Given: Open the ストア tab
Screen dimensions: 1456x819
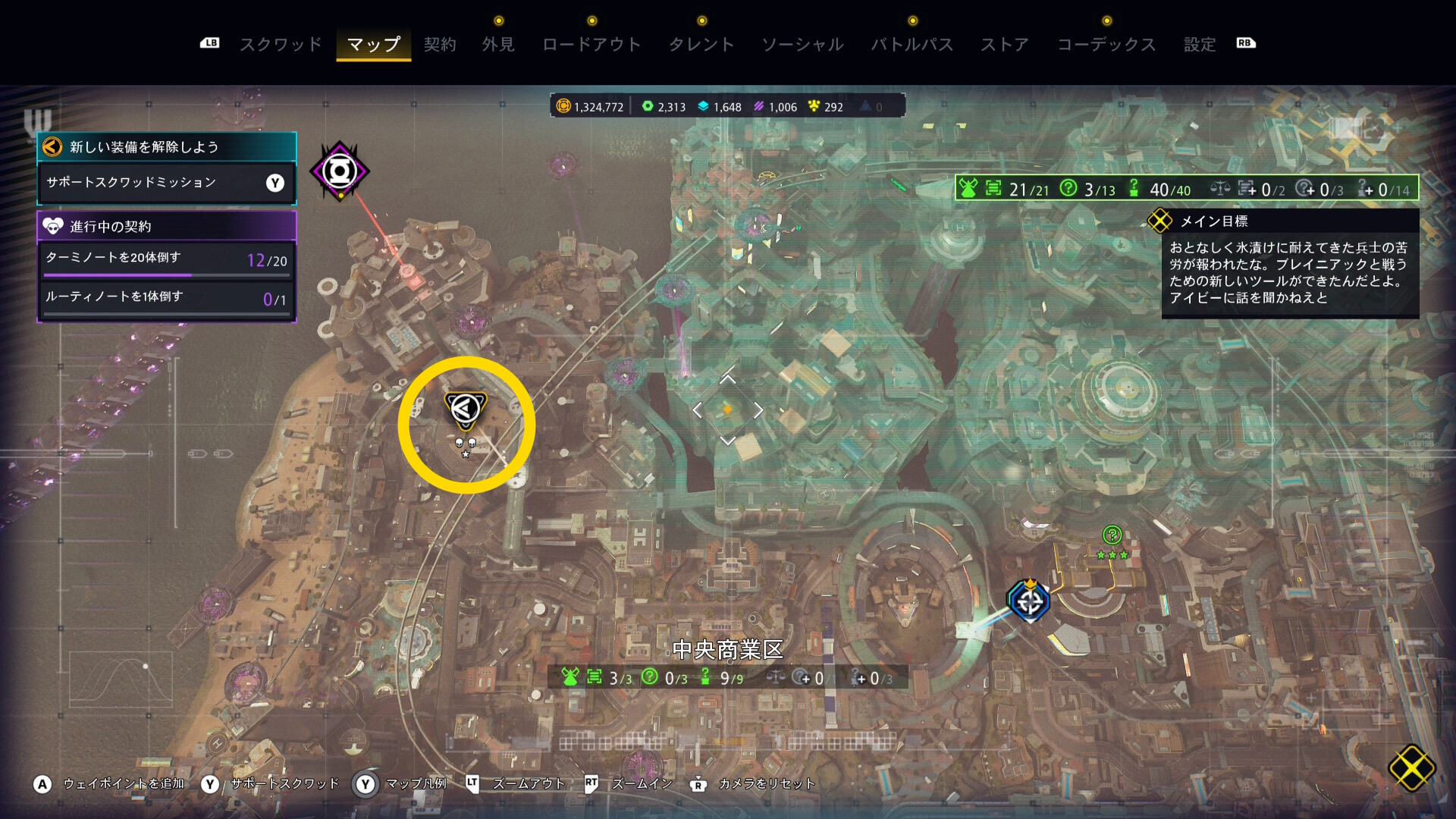Looking at the screenshot, I should pos(1005,45).
